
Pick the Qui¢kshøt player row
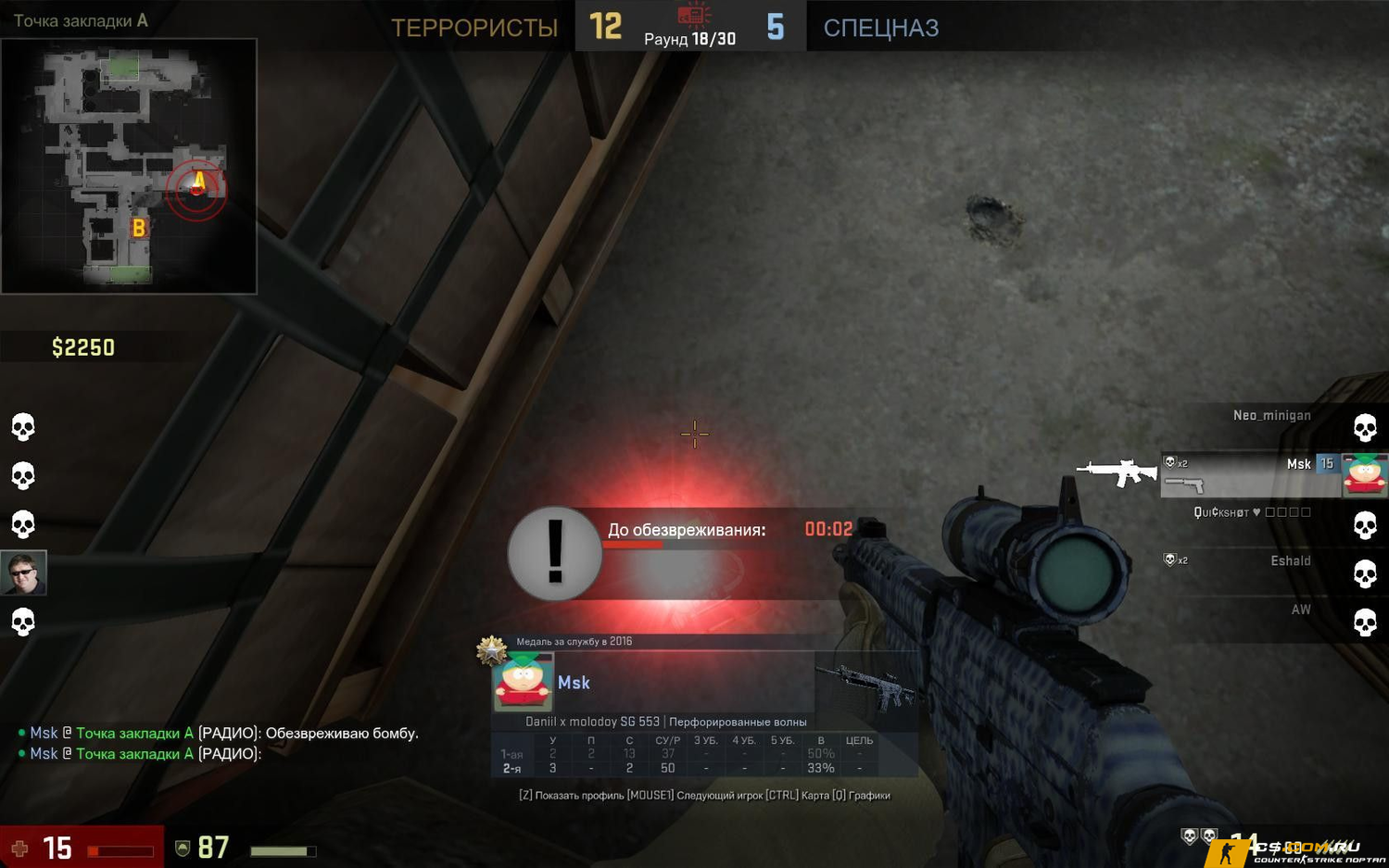tap(1251, 512)
